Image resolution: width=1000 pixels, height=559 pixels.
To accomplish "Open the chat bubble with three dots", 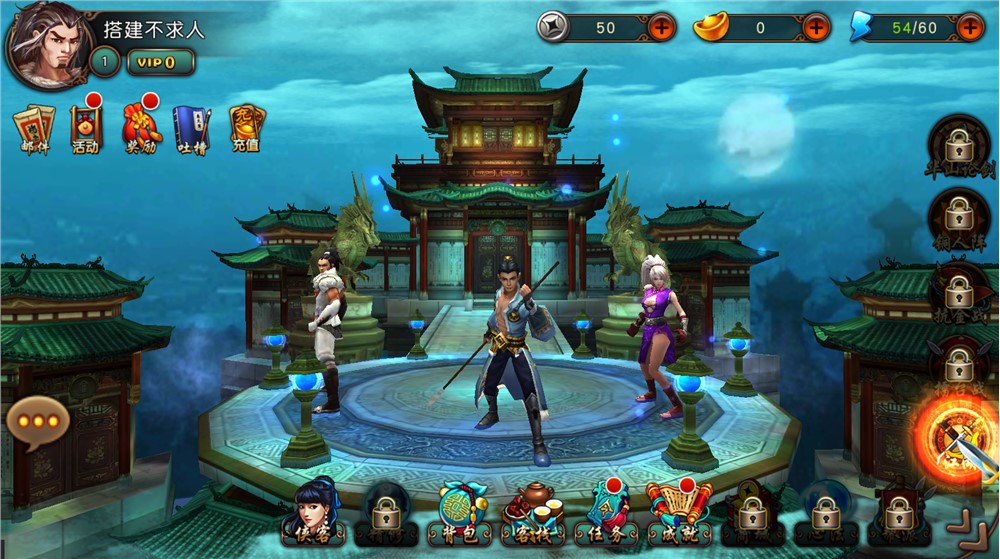I will pos(38,421).
